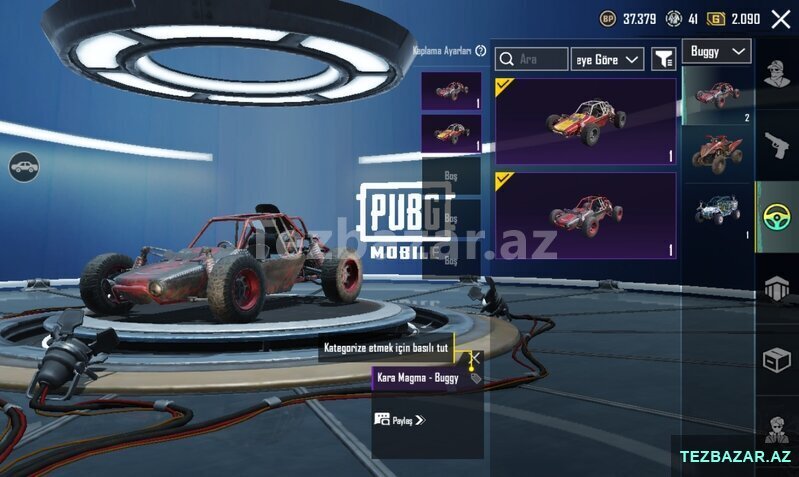This screenshot has height=477, width=799.
Task: Select the steering wheel vehicles tab
Action: pos(777,217)
